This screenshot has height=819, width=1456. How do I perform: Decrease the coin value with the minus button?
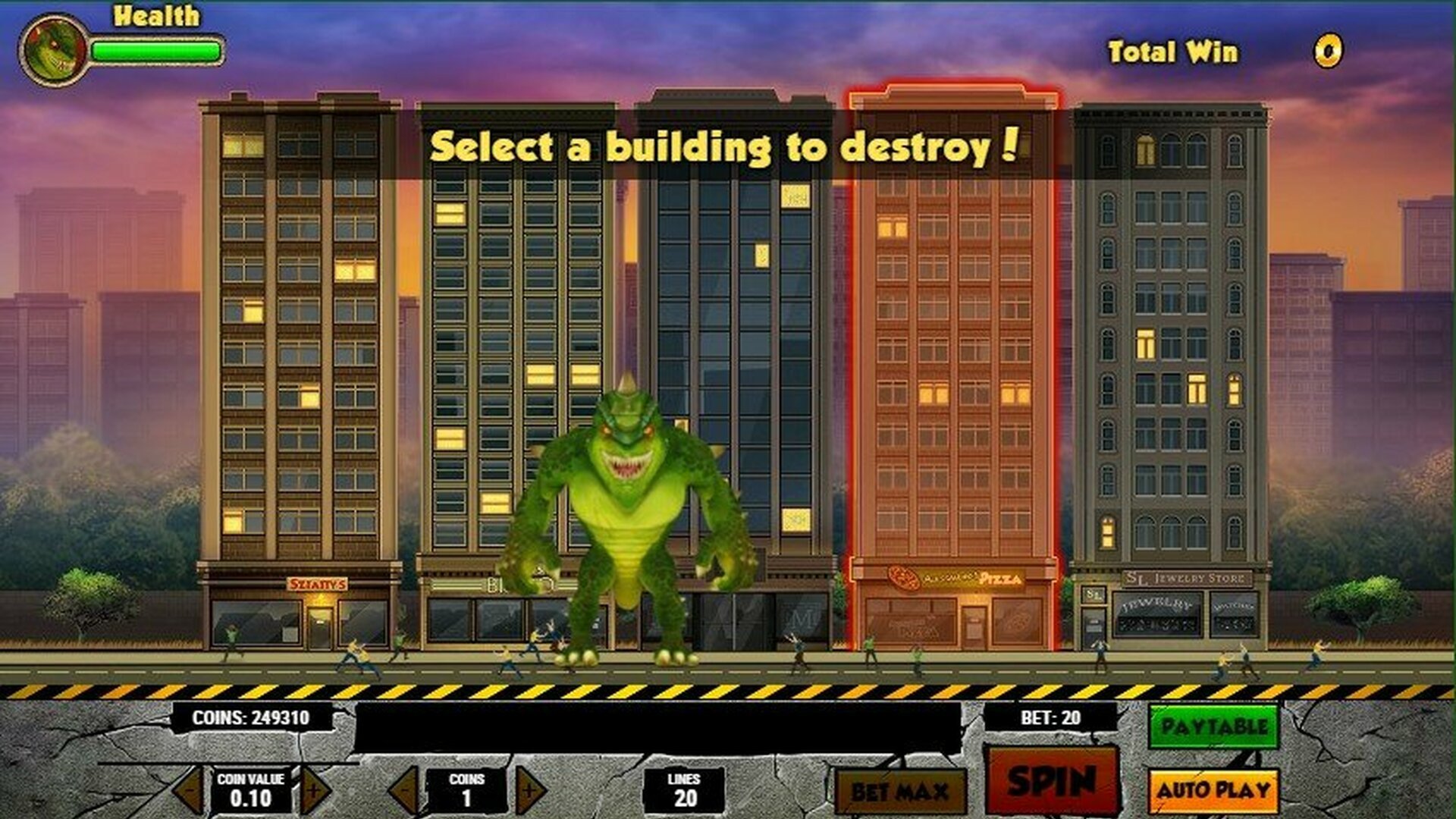pyautogui.click(x=191, y=789)
